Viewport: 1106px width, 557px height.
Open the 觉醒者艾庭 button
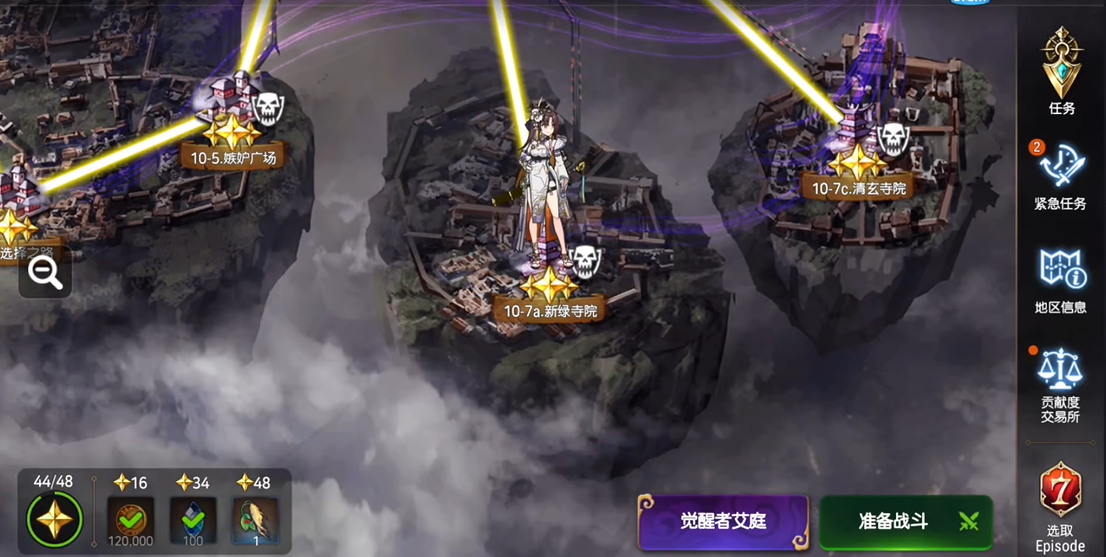(722, 521)
